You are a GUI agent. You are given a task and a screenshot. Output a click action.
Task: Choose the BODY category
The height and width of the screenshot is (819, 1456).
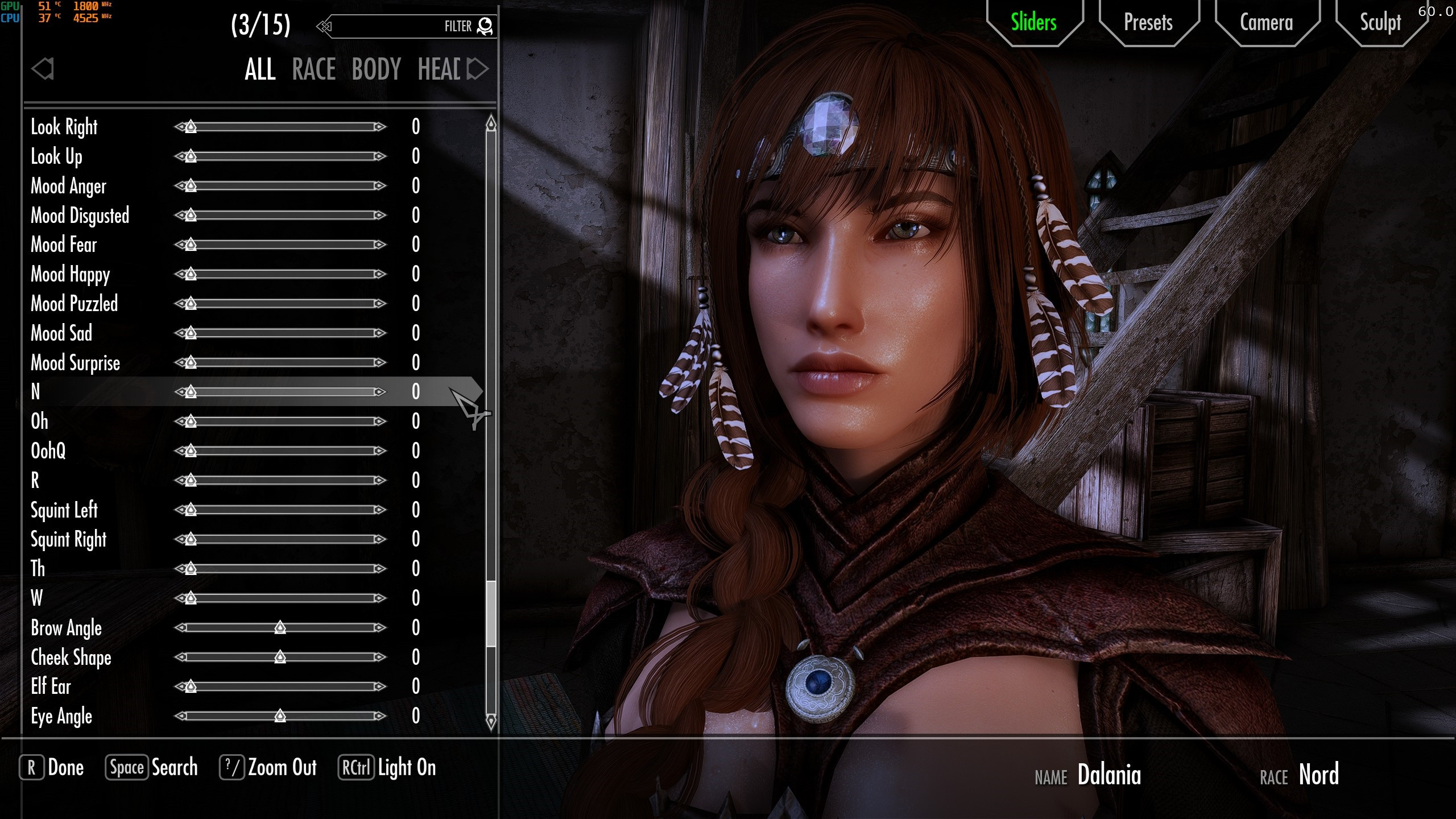[377, 69]
